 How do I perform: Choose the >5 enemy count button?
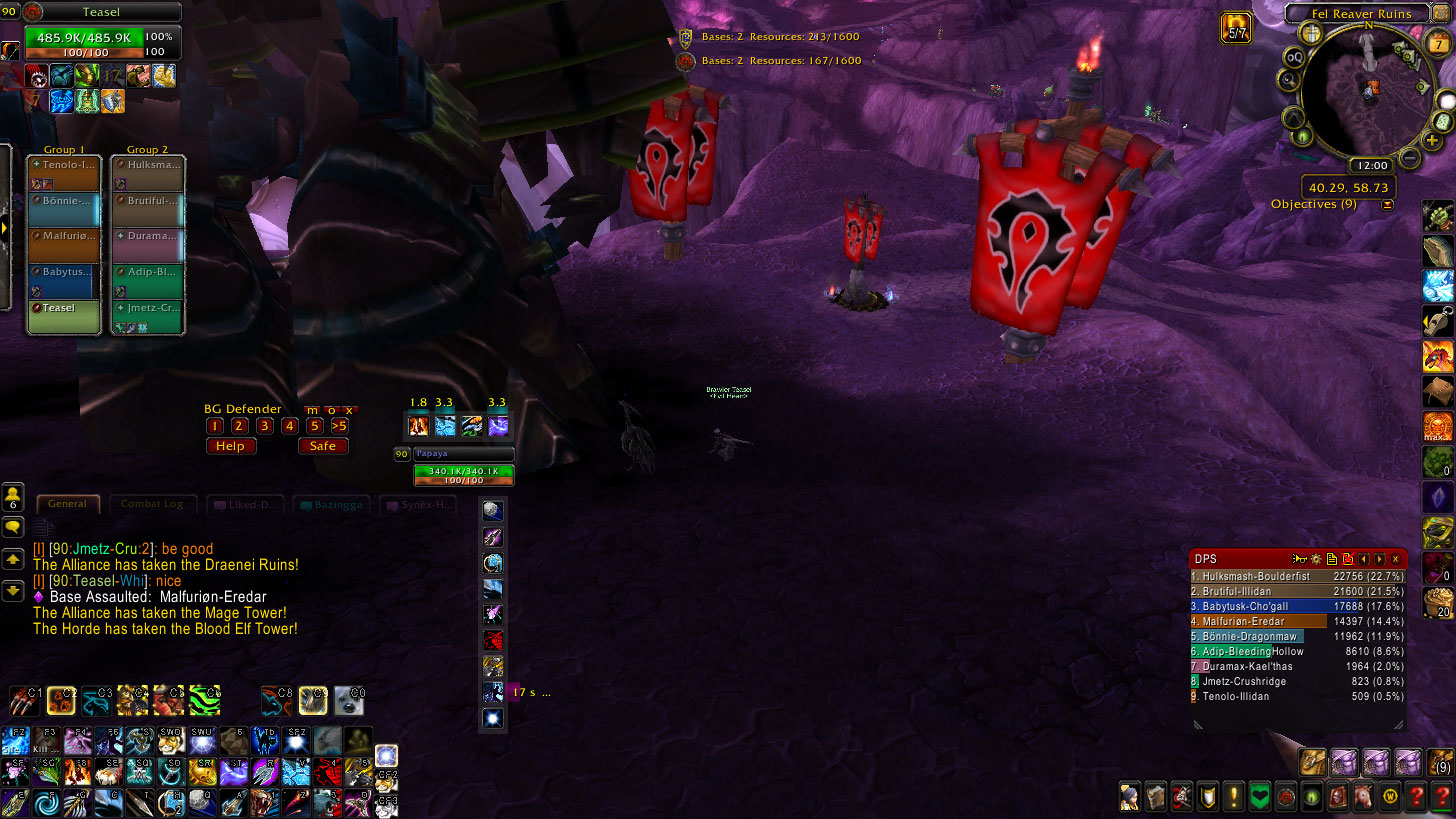pyautogui.click(x=340, y=426)
